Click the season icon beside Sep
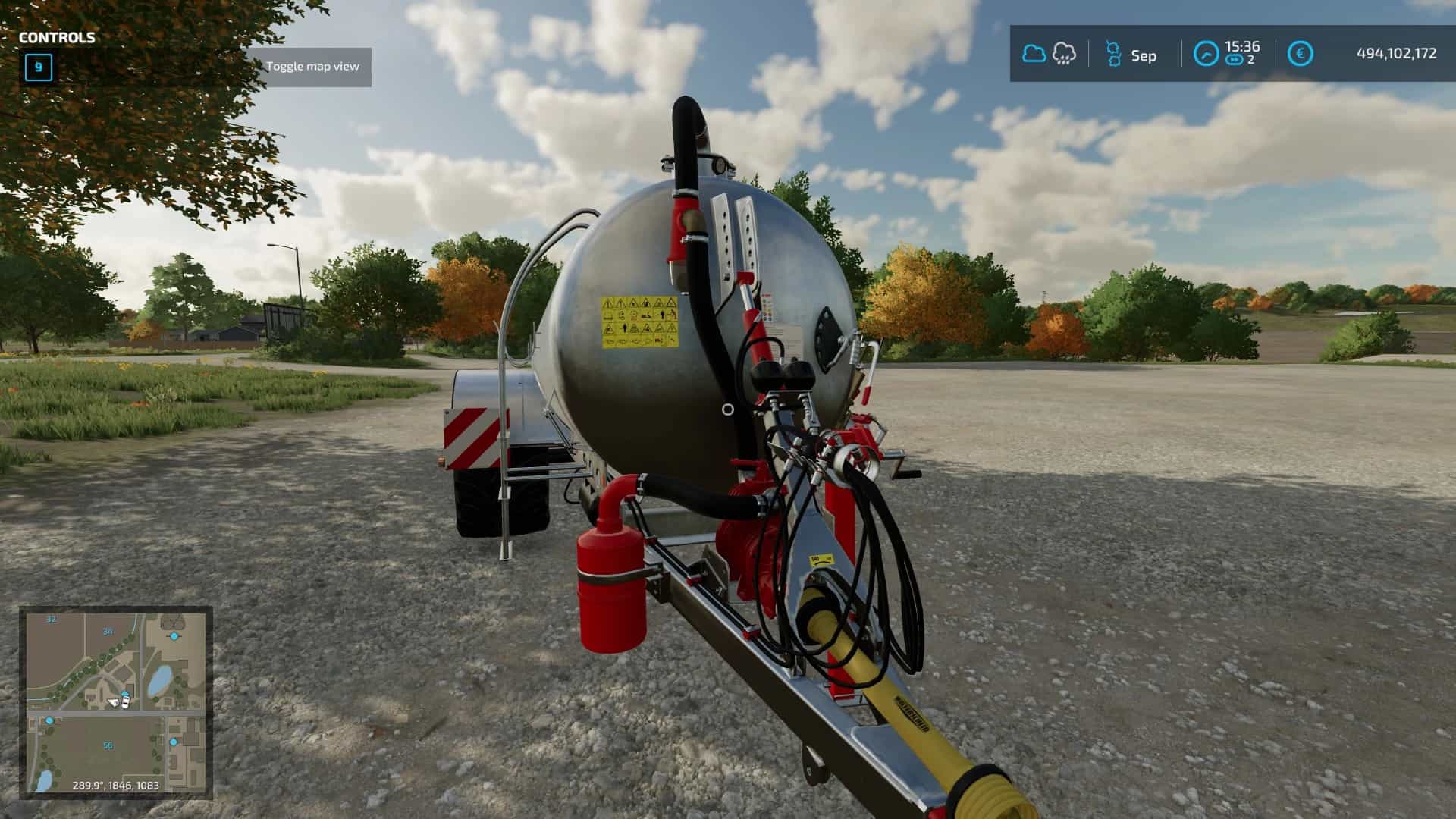Viewport: 1456px width, 819px height. 1112,54
